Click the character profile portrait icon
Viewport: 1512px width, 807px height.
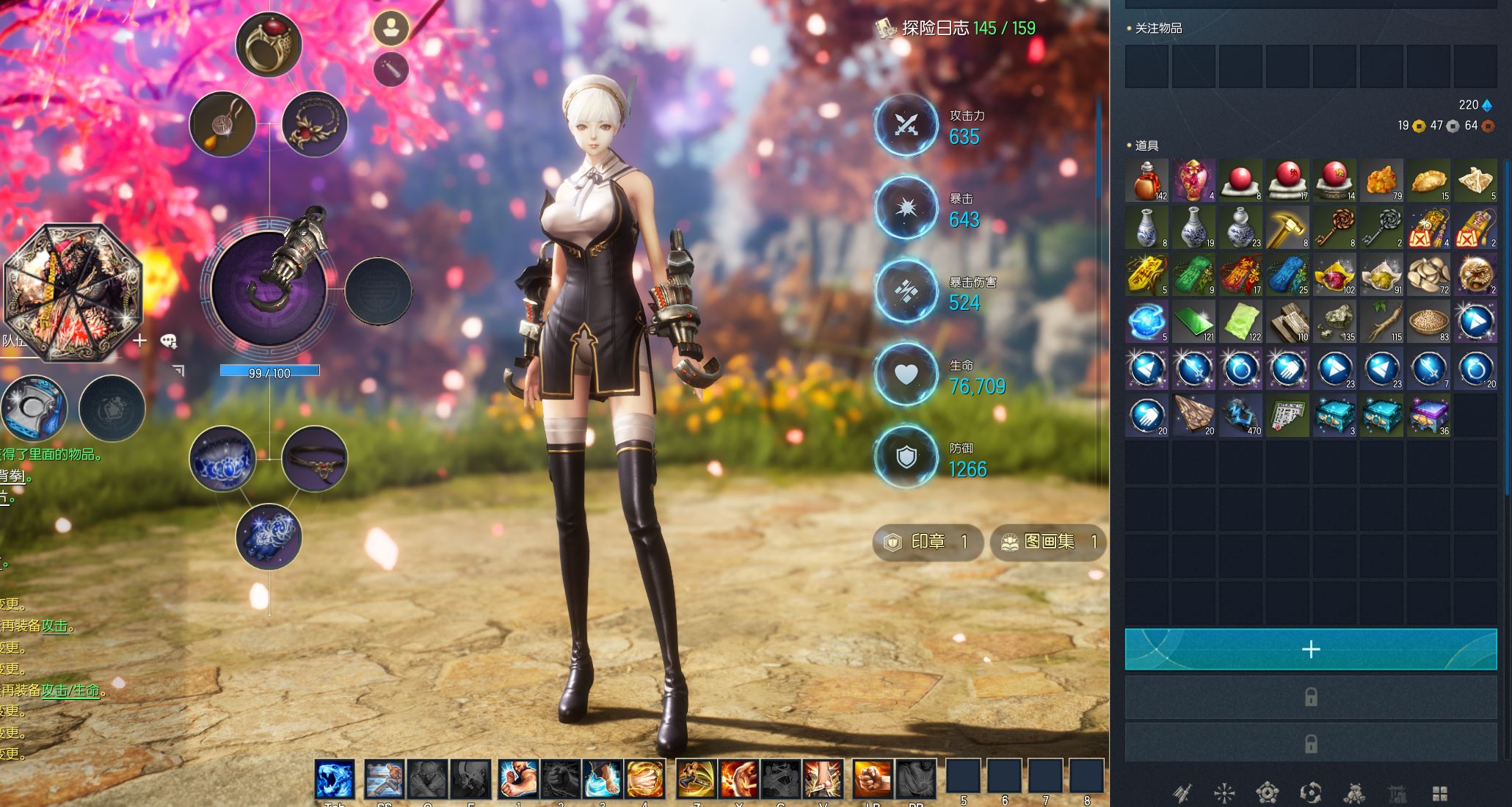tap(390, 29)
